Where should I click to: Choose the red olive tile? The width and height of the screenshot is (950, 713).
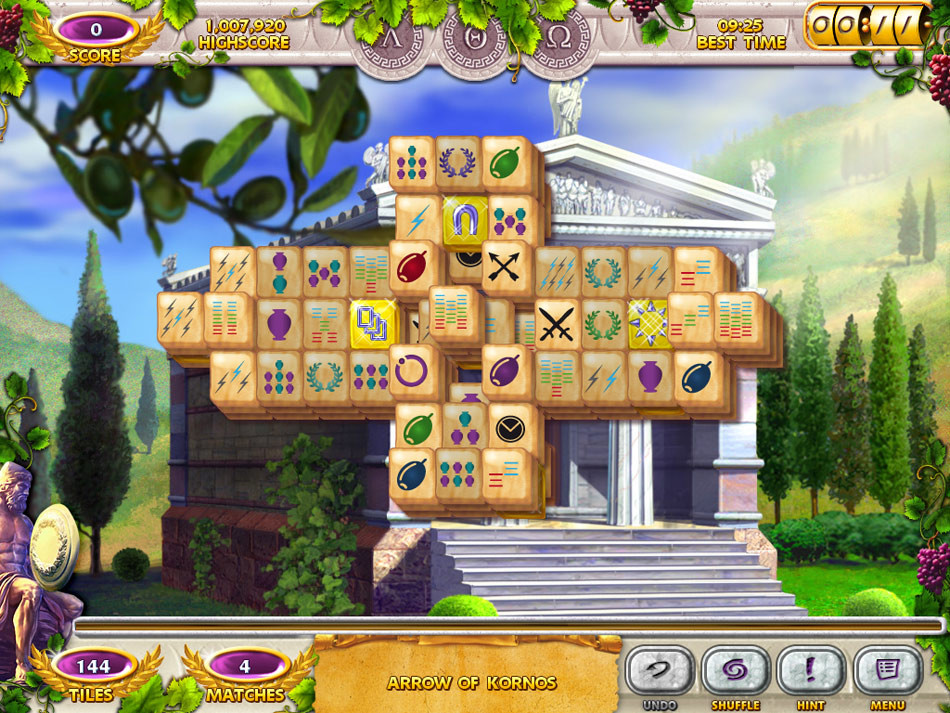[x=411, y=267]
